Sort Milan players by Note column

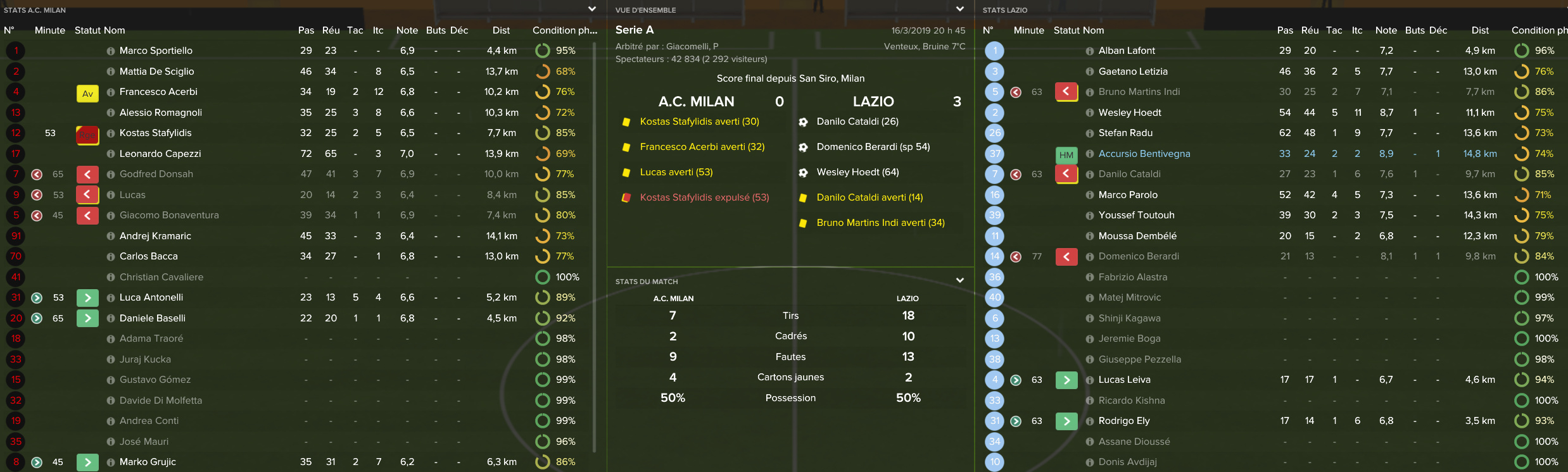(407, 30)
